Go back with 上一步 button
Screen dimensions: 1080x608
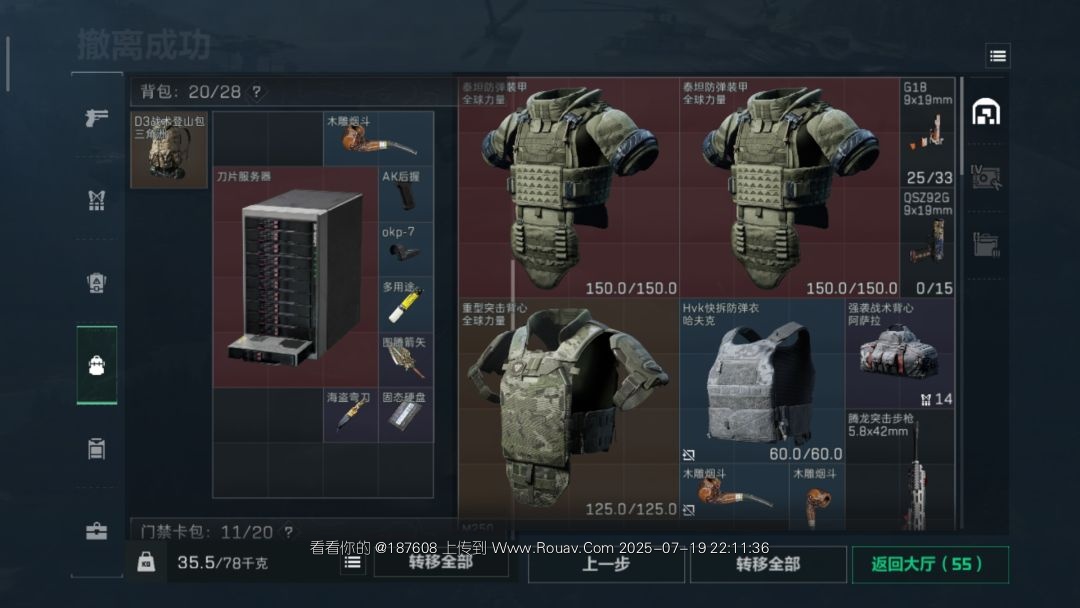point(605,564)
